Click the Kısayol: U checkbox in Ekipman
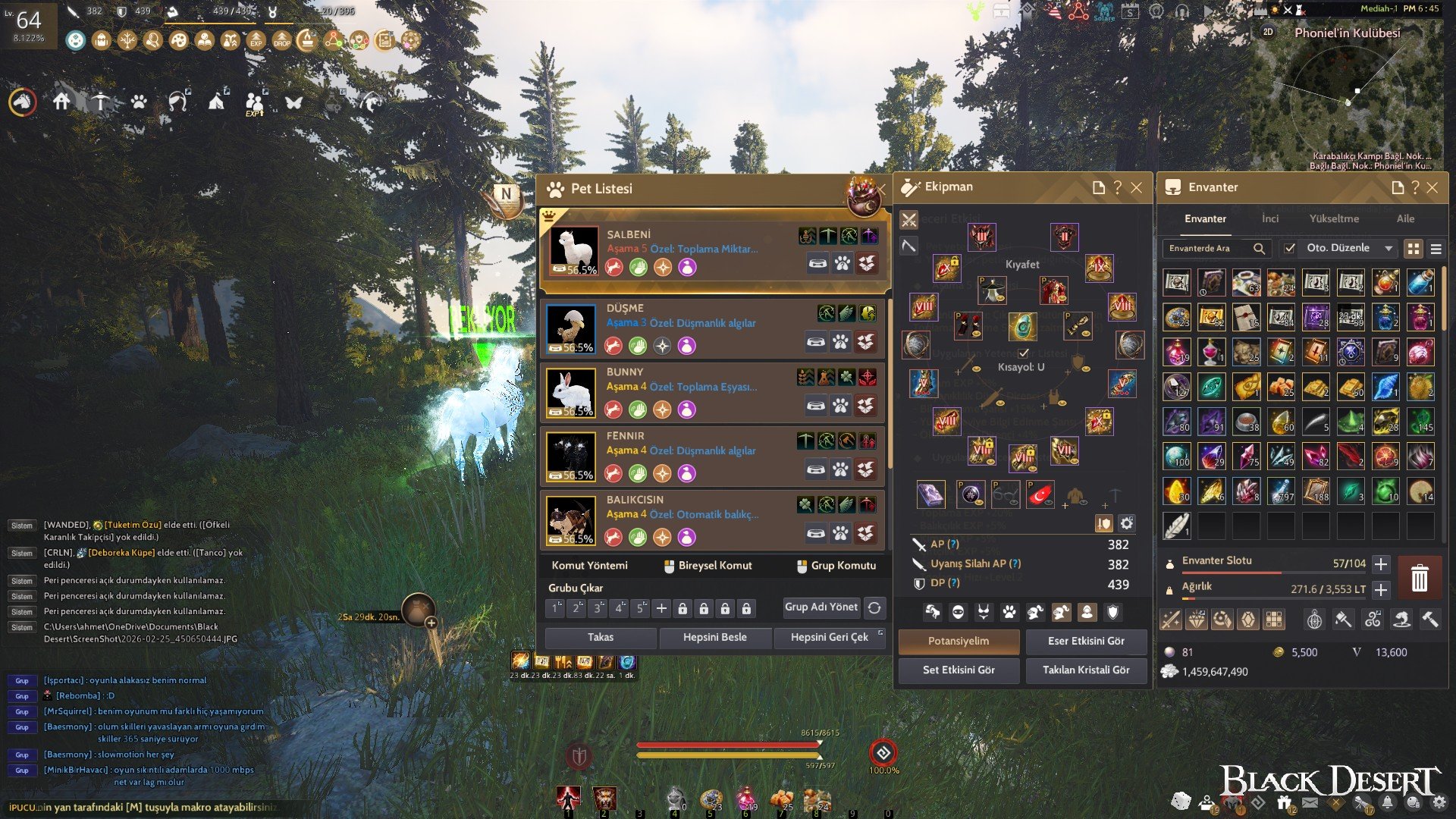The image size is (1456, 819). click(1024, 352)
